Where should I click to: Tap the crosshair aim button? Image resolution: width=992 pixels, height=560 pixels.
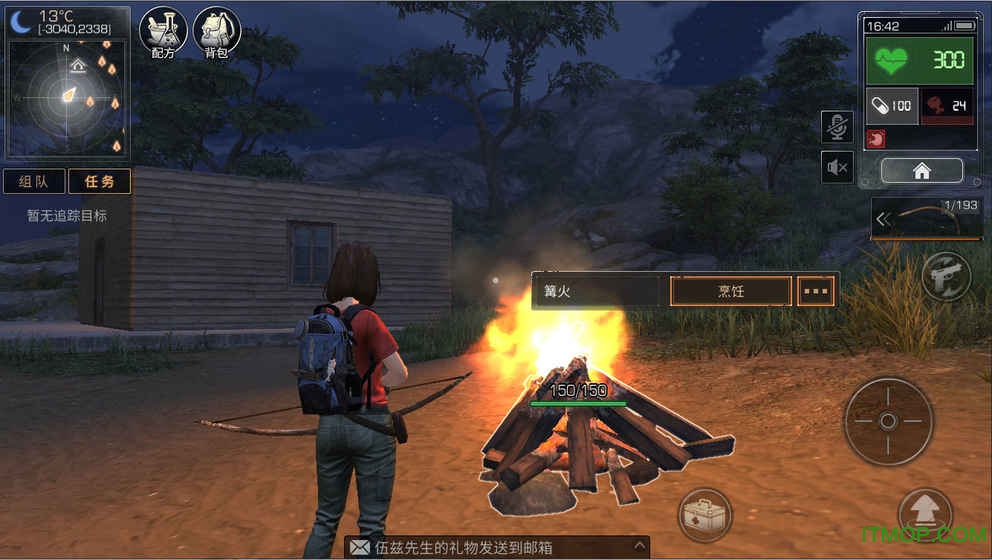[888, 421]
